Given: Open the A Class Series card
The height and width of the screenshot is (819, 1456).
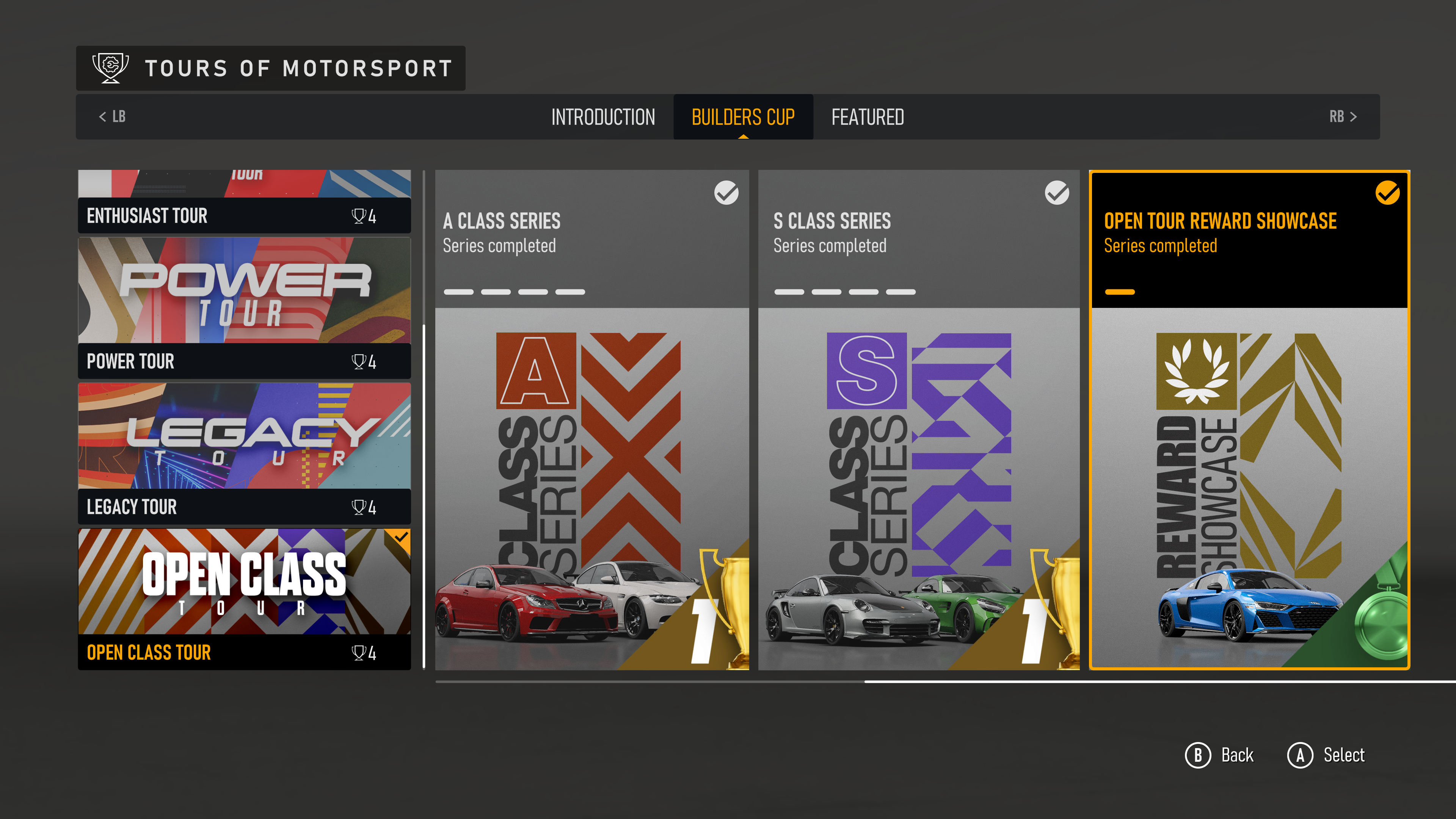Looking at the screenshot, I should click(592, 420).
